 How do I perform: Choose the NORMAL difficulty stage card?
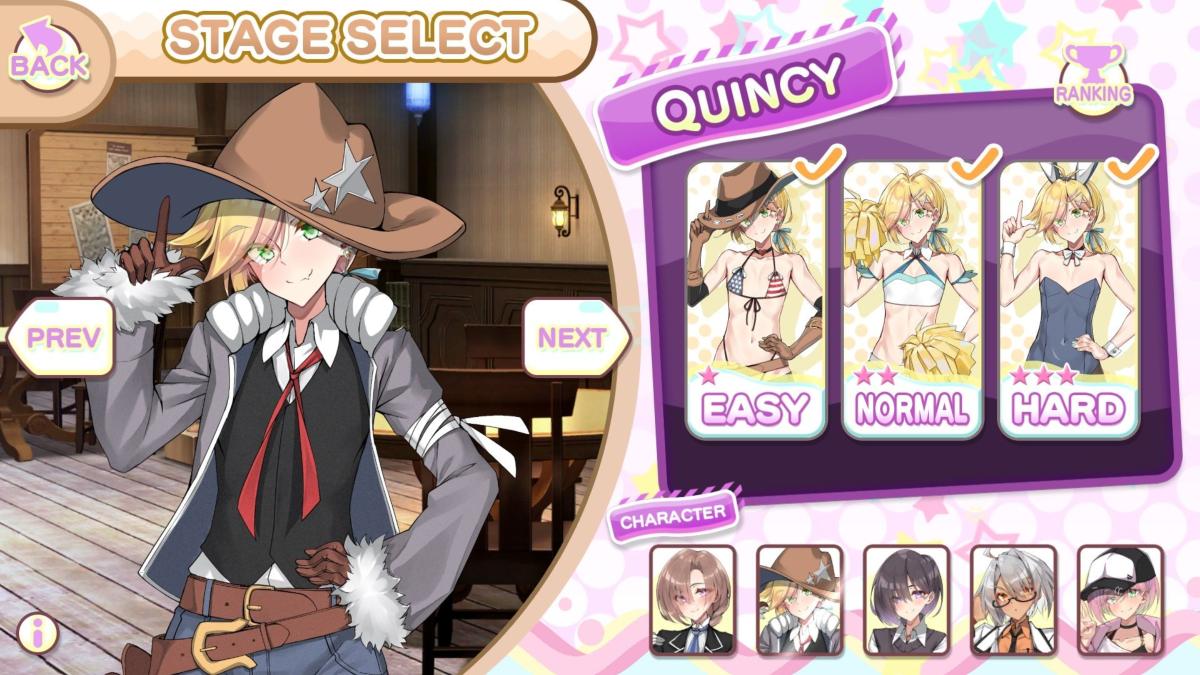click(x=912, y=300)
